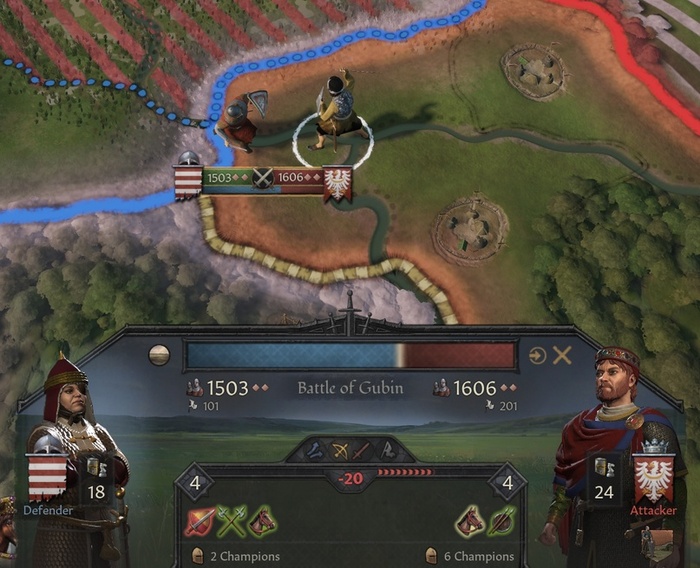
Task: Inspect the attacker's red horse modifier icon
Action: pos(470,521)
